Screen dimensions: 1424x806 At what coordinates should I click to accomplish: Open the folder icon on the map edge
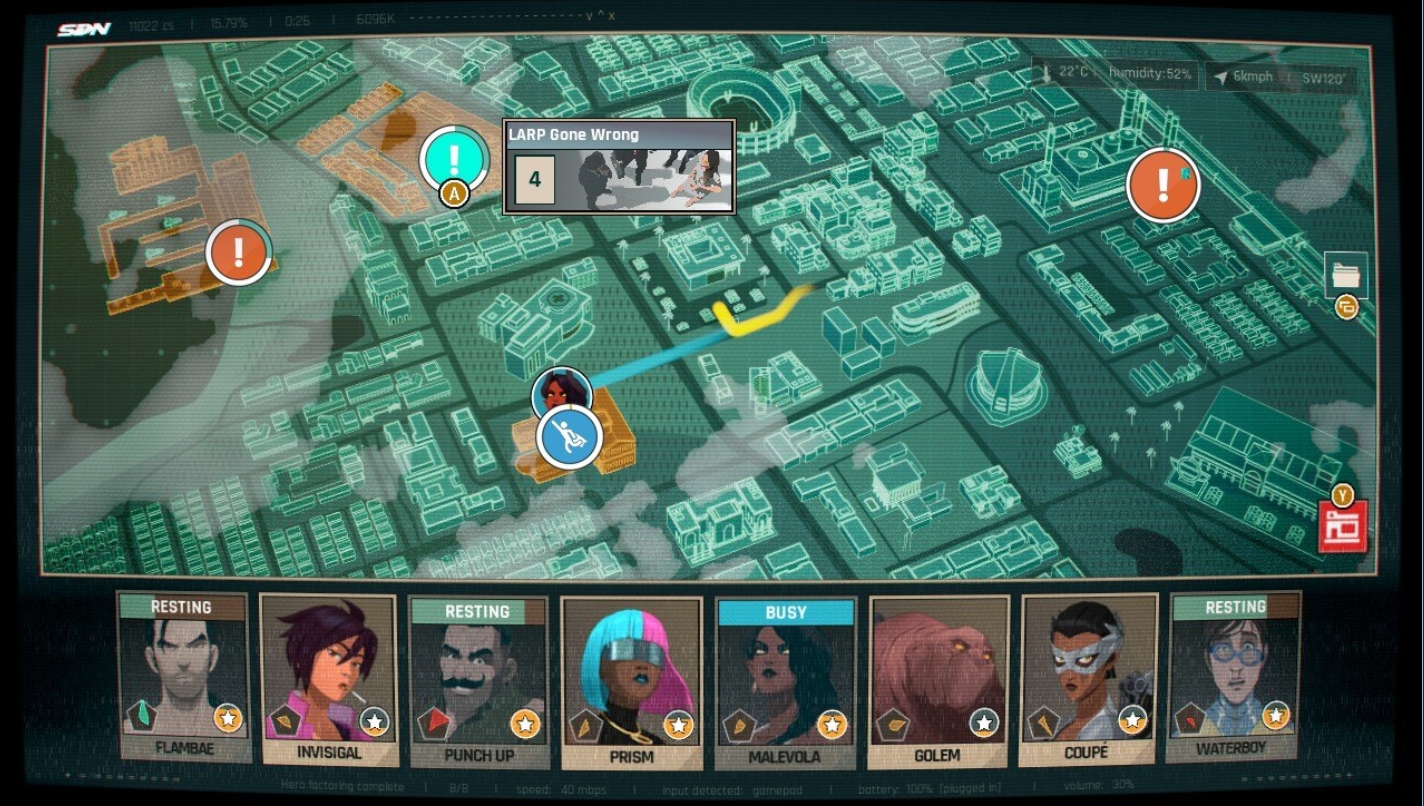pyautogui.click(x=1345, y=274)
